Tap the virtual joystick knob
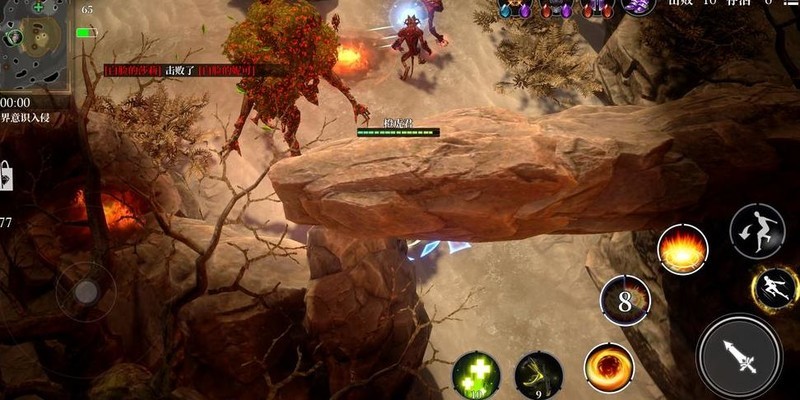 [x=86, y=291]
